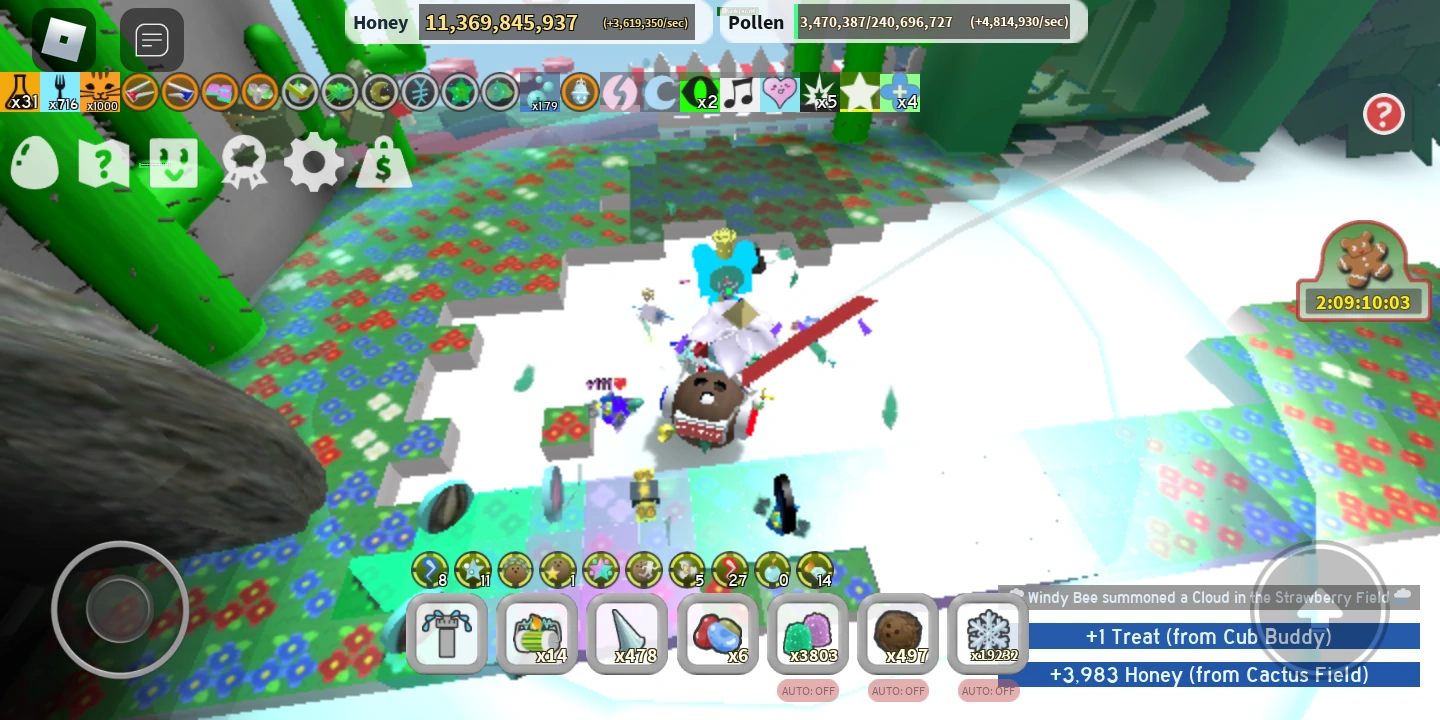Open the Egg hatching menu
1440x720 pixels.
[34, 162]
